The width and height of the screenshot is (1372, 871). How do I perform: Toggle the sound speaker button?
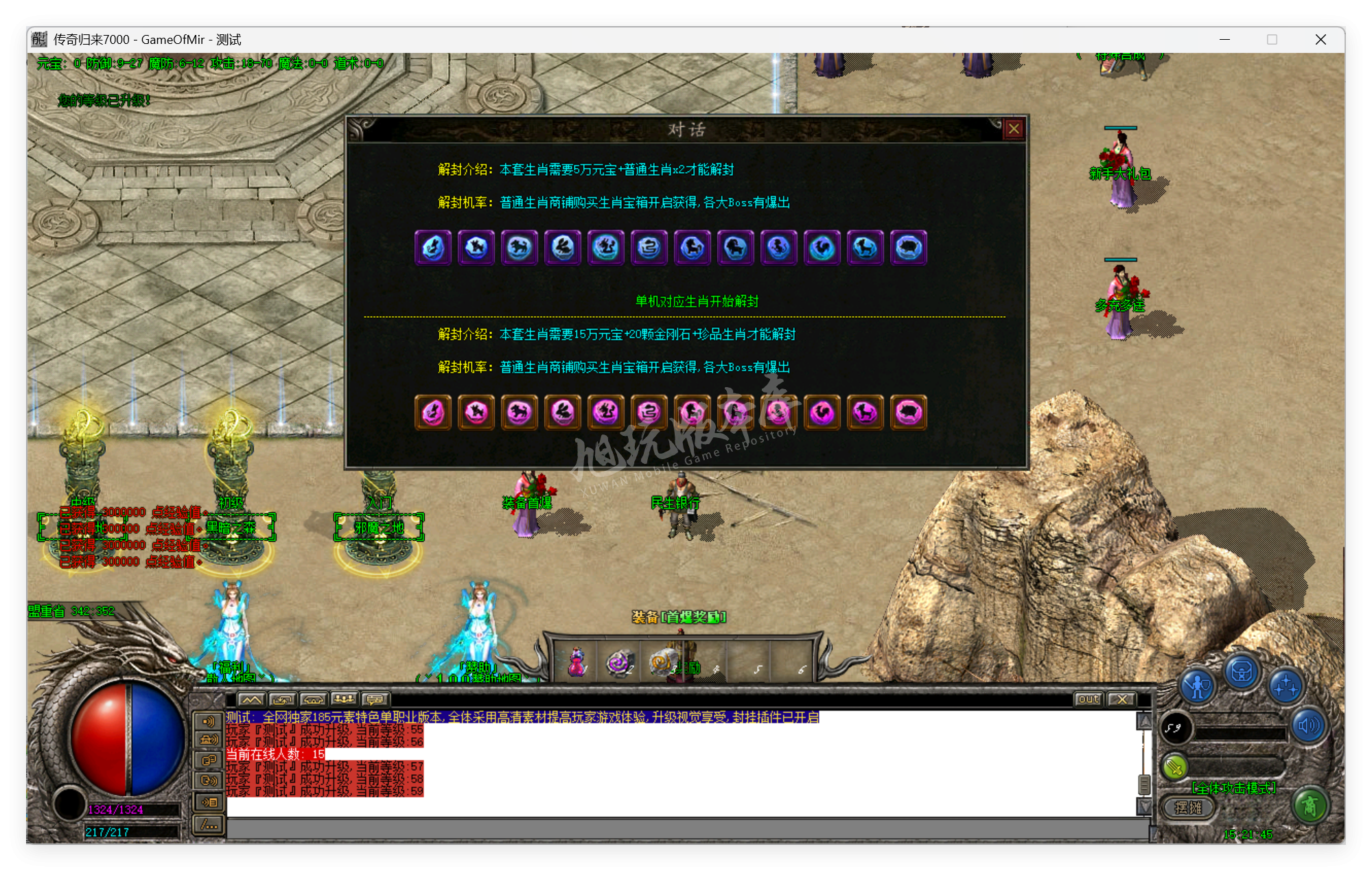[1309, 725]
